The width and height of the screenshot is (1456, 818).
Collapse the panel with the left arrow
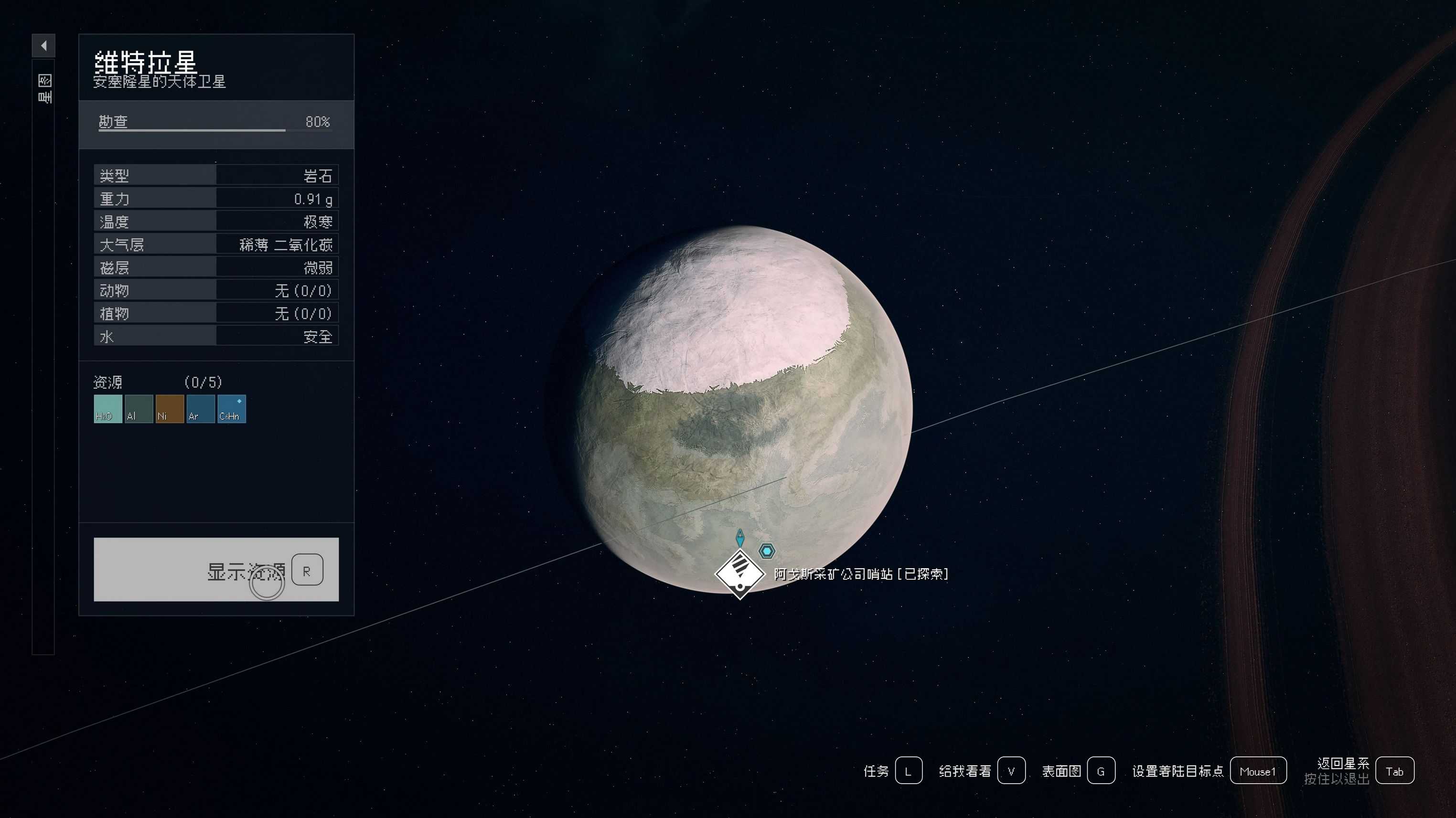click(x=43, y=46)
